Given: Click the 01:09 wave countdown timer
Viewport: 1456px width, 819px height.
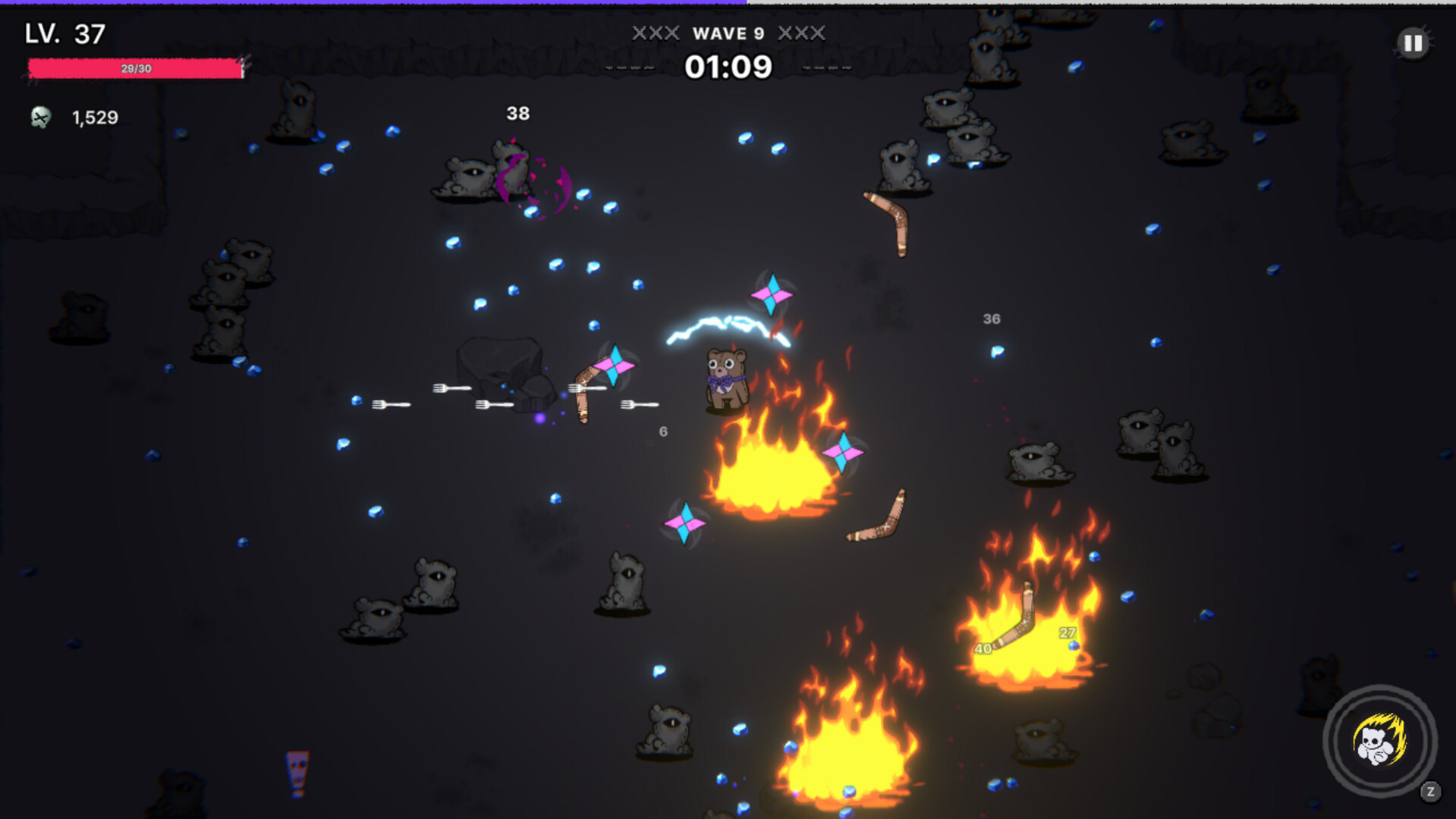Looking at the screenshot, I should pyautogui.click(x=728, y=67).
